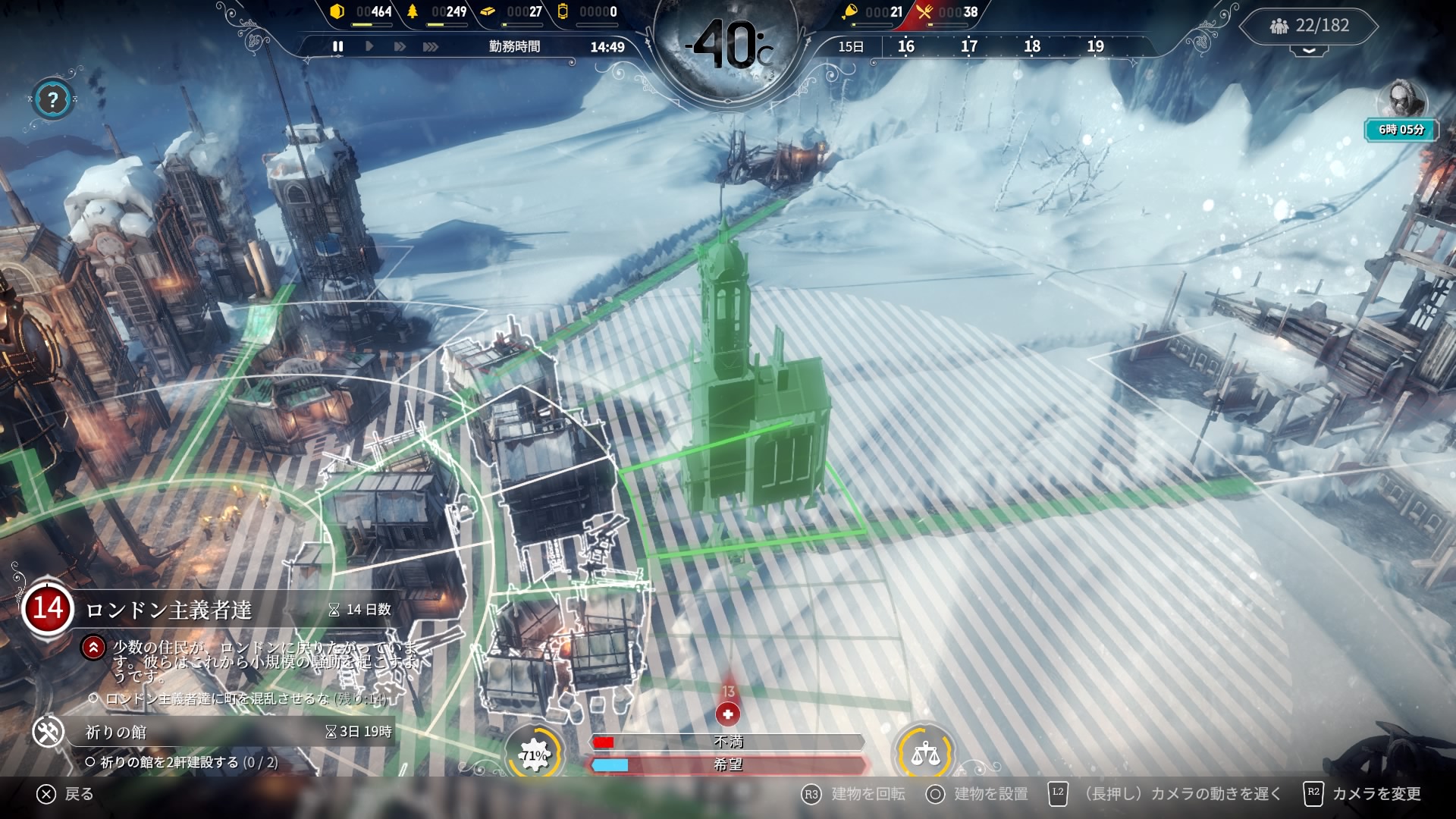Select the triple fast-forward speed
This screenshot has height=819, width=1456.
pyautogui.click(x=431, y=46)
